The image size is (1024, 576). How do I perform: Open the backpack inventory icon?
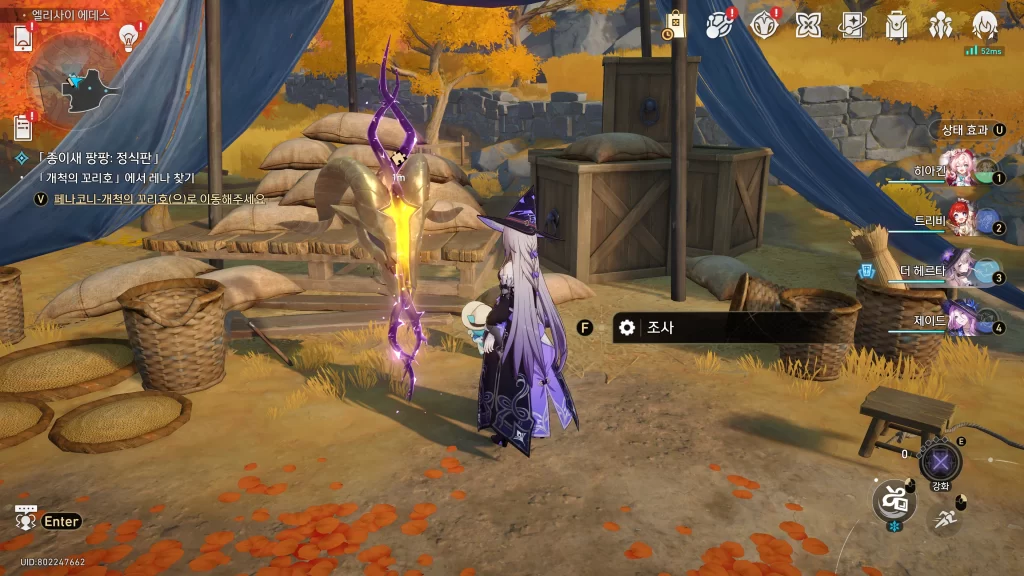[x=896, y=26]
